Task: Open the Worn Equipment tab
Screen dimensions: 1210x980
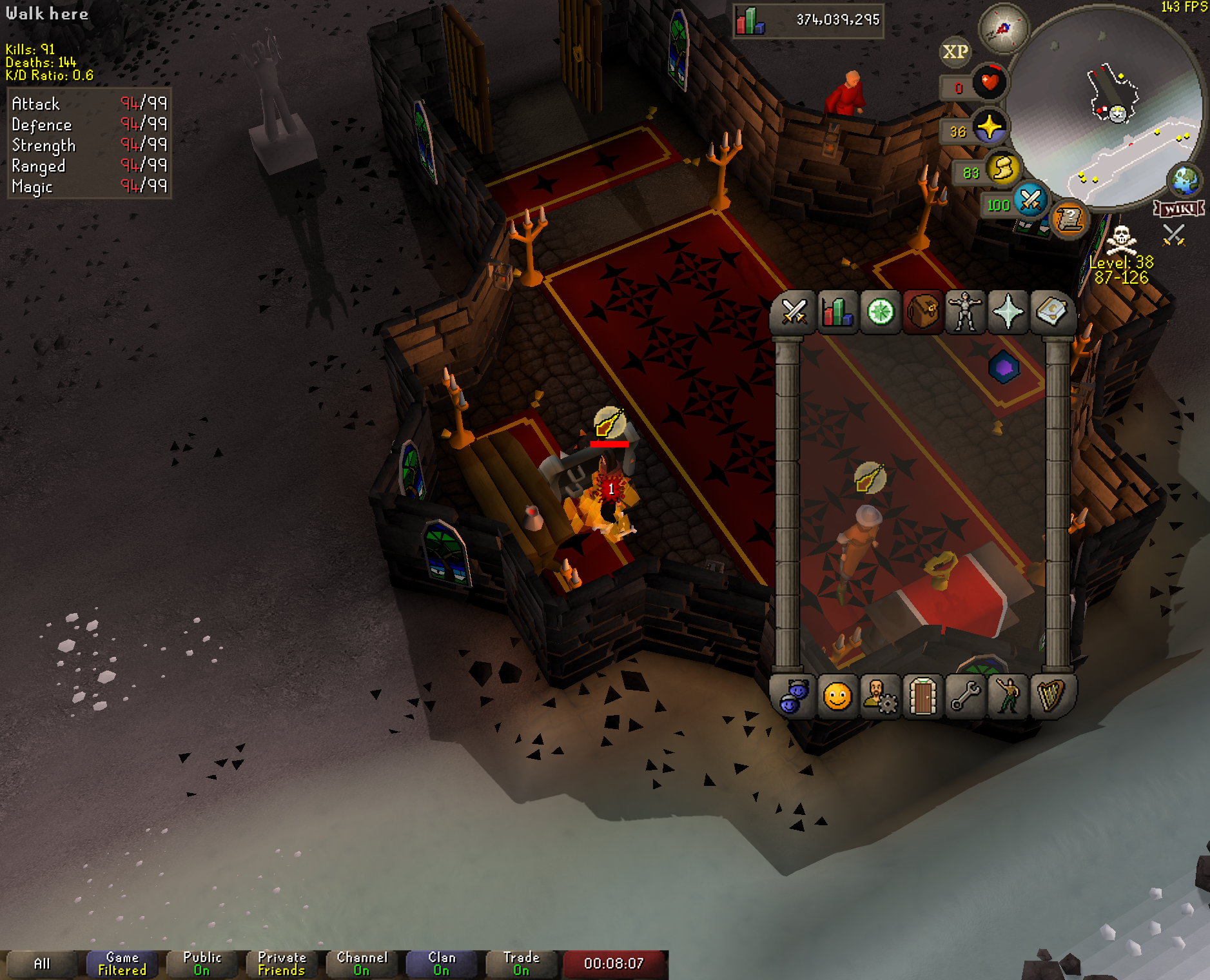Action: [965, 313]
